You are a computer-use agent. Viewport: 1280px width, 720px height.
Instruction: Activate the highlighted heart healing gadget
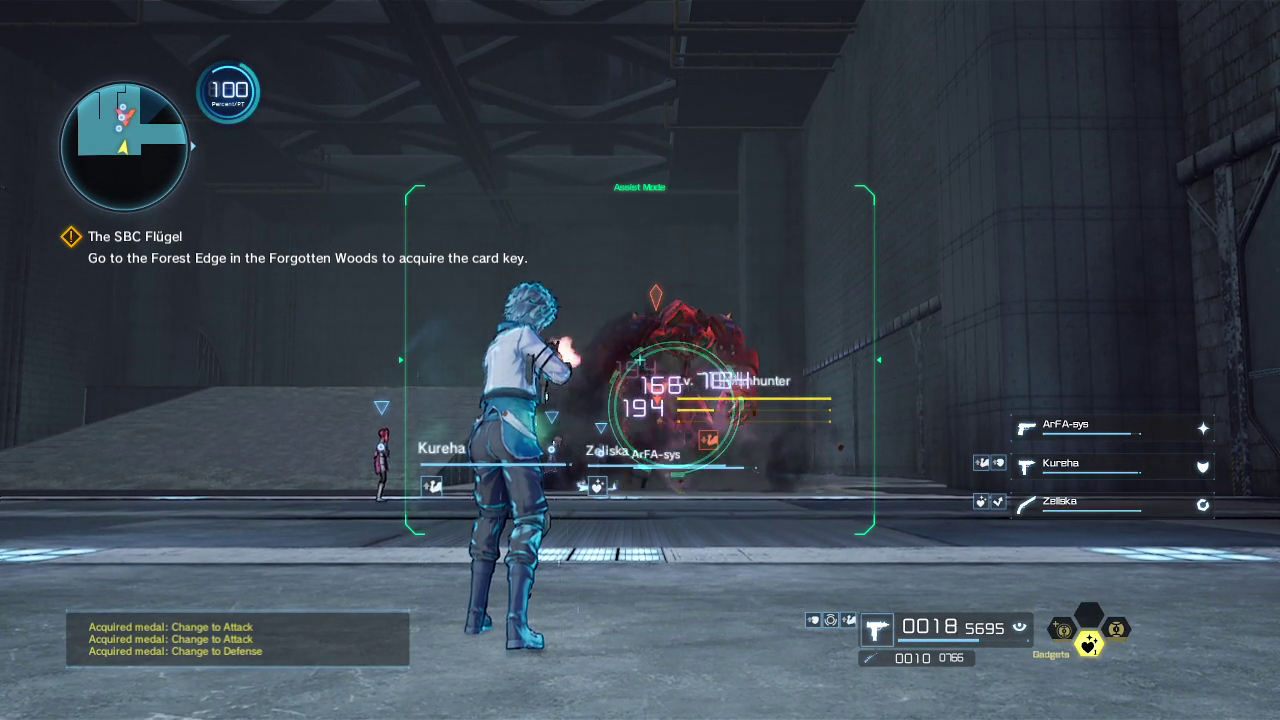(x=1089, y=645)
